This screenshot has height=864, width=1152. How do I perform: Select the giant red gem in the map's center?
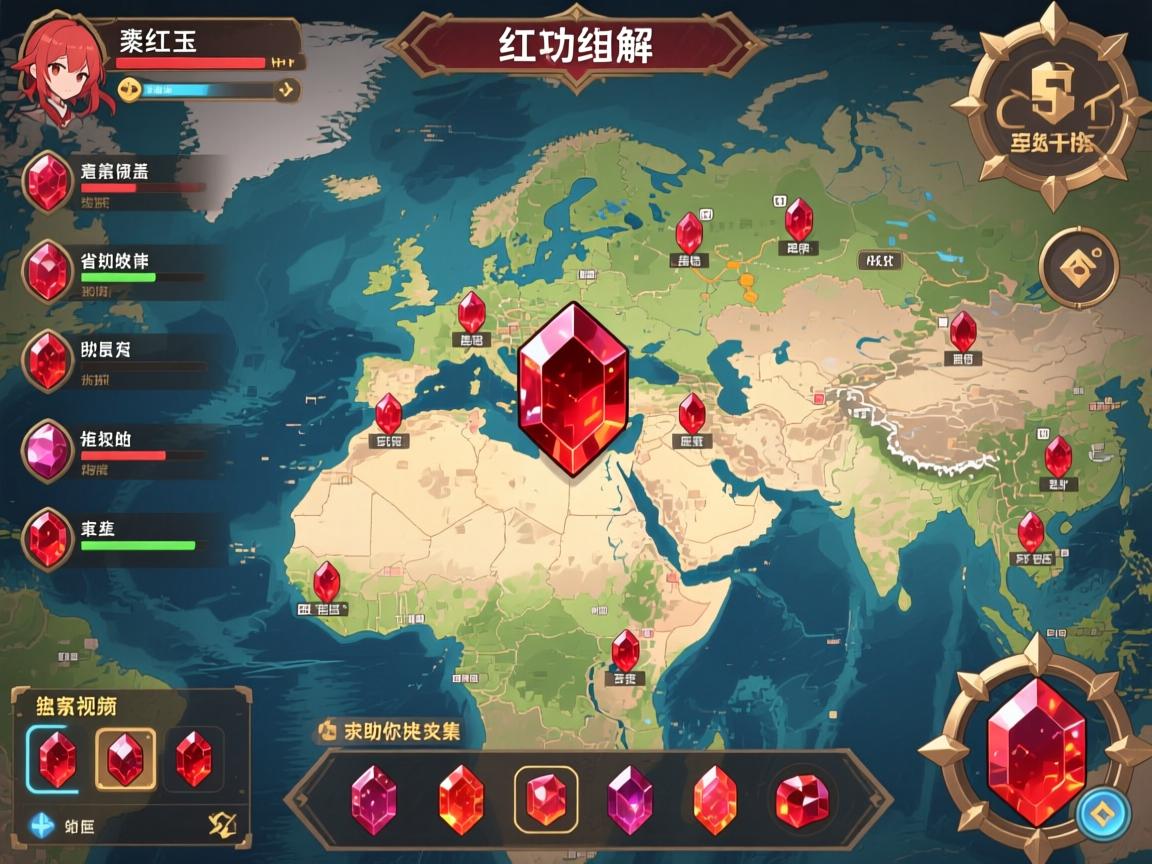pyautogui.click(x=573, y=388)
